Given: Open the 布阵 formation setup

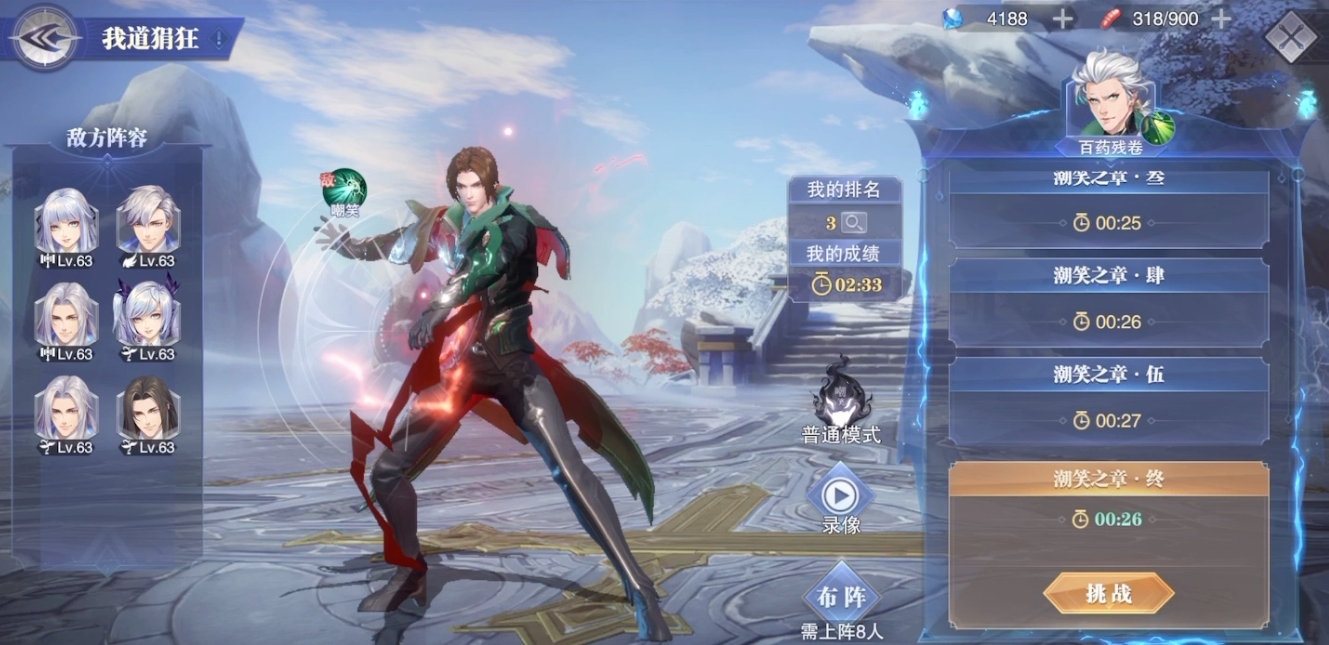Looking at the screenshot, I should (x=841, y=597).
